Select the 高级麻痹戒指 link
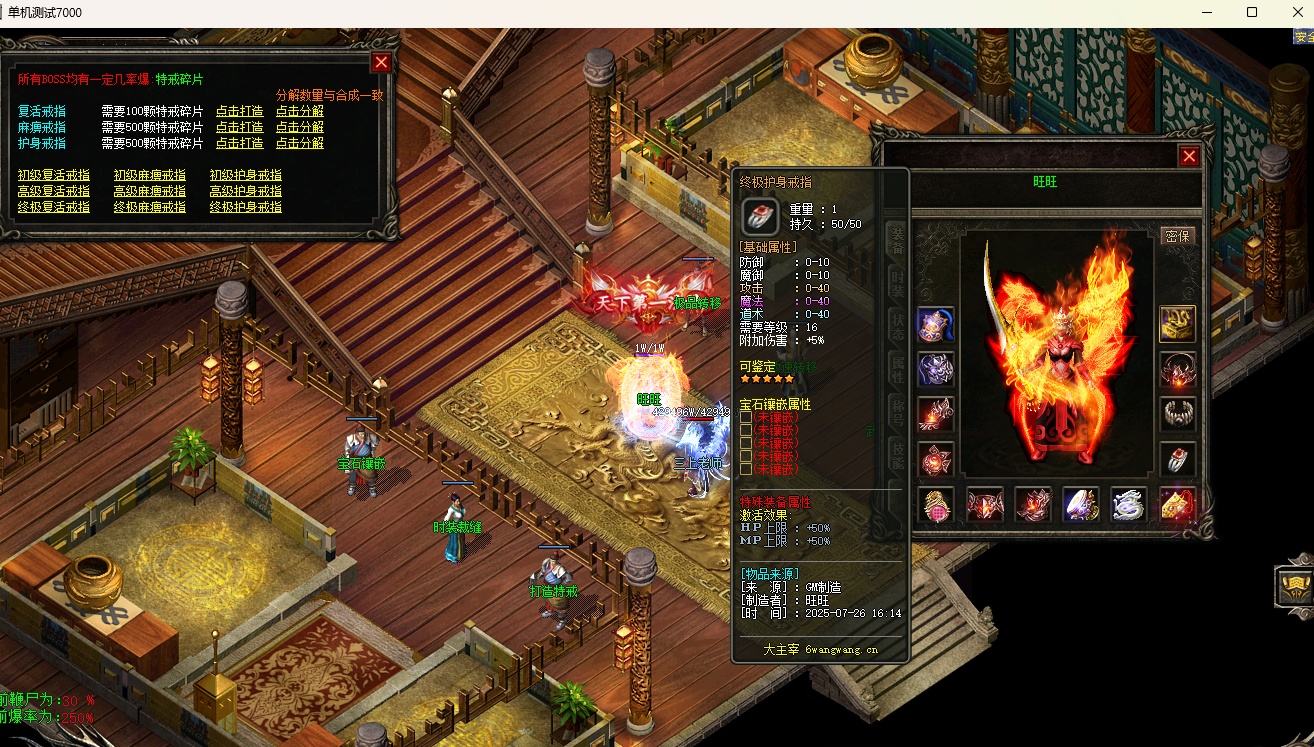Viewport: 1314px width, 747px height. click(x=150, y=191)
